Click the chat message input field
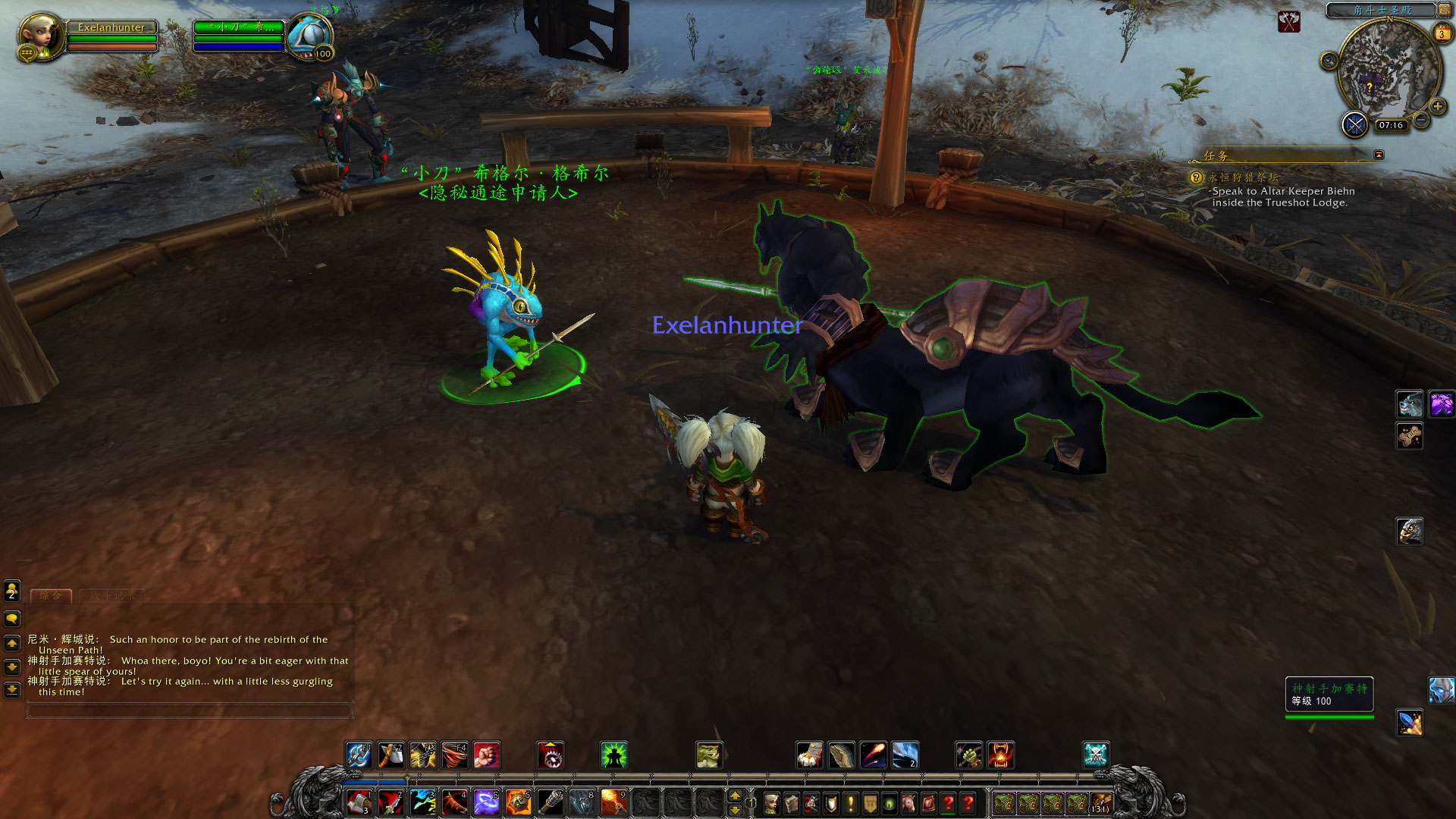The image size is (1456, 819). [190, 711]
